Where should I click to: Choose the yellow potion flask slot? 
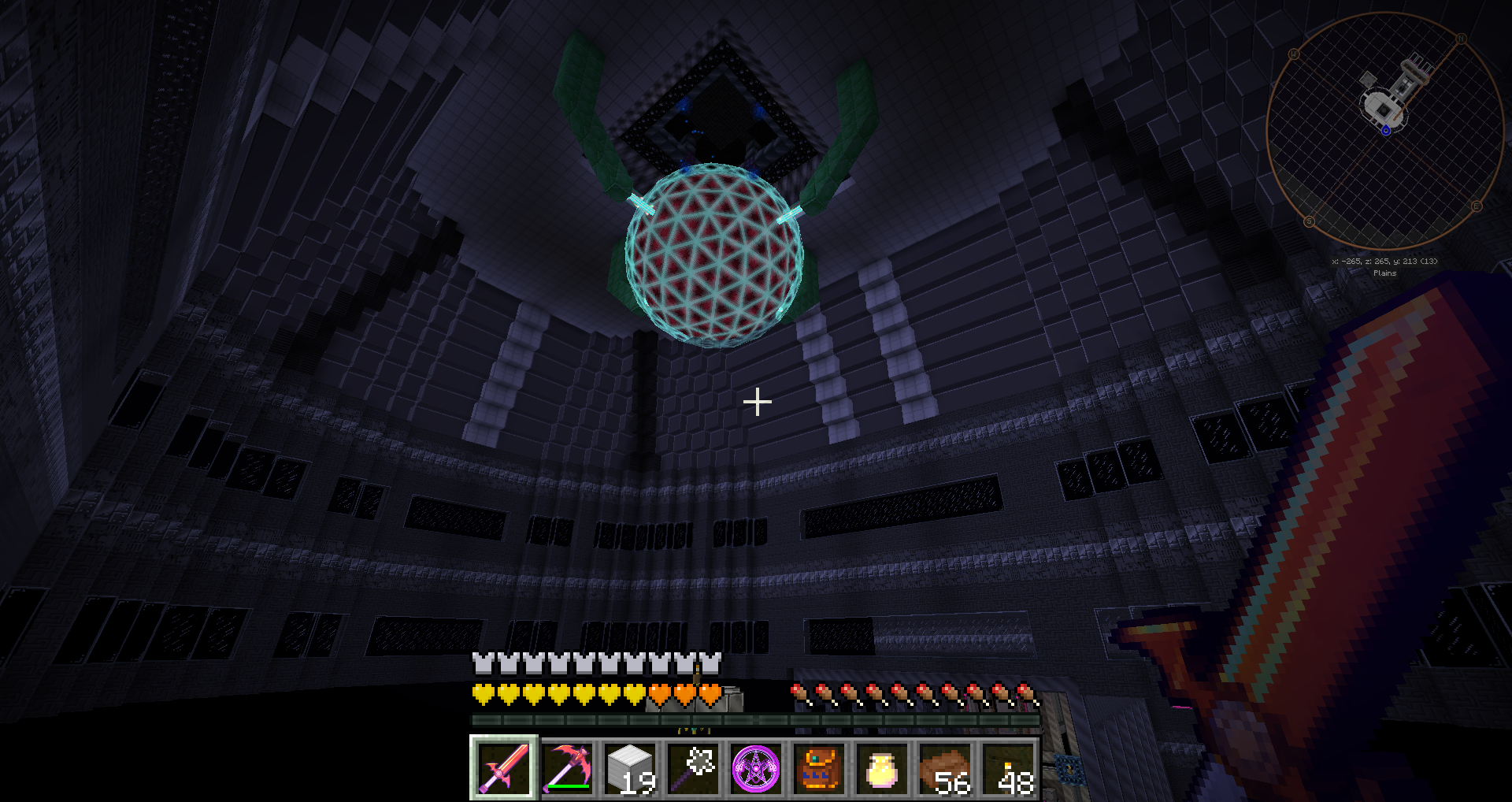pyautogui.click(x=882, y=768)
